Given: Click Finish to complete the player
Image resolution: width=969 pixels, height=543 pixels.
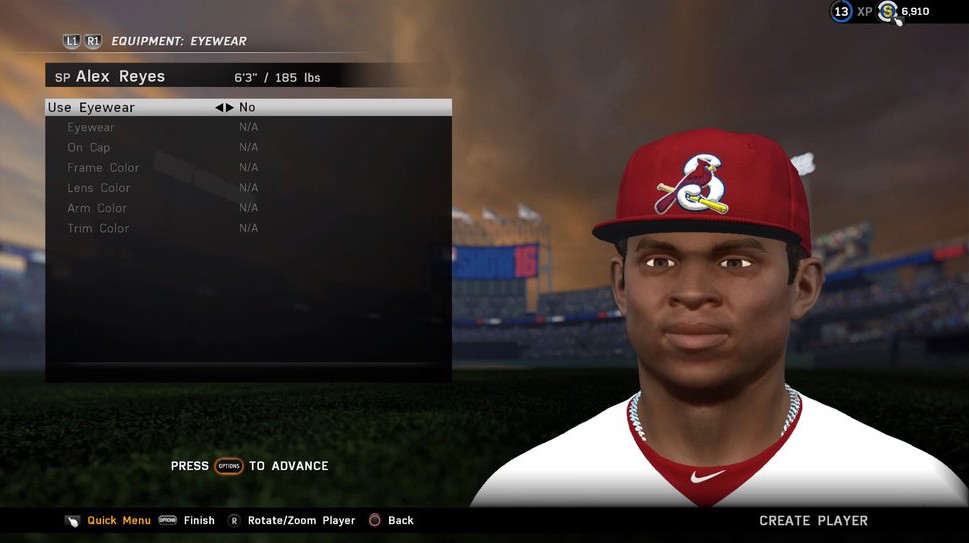Looking at the screenshot, I should click(199, 520).
